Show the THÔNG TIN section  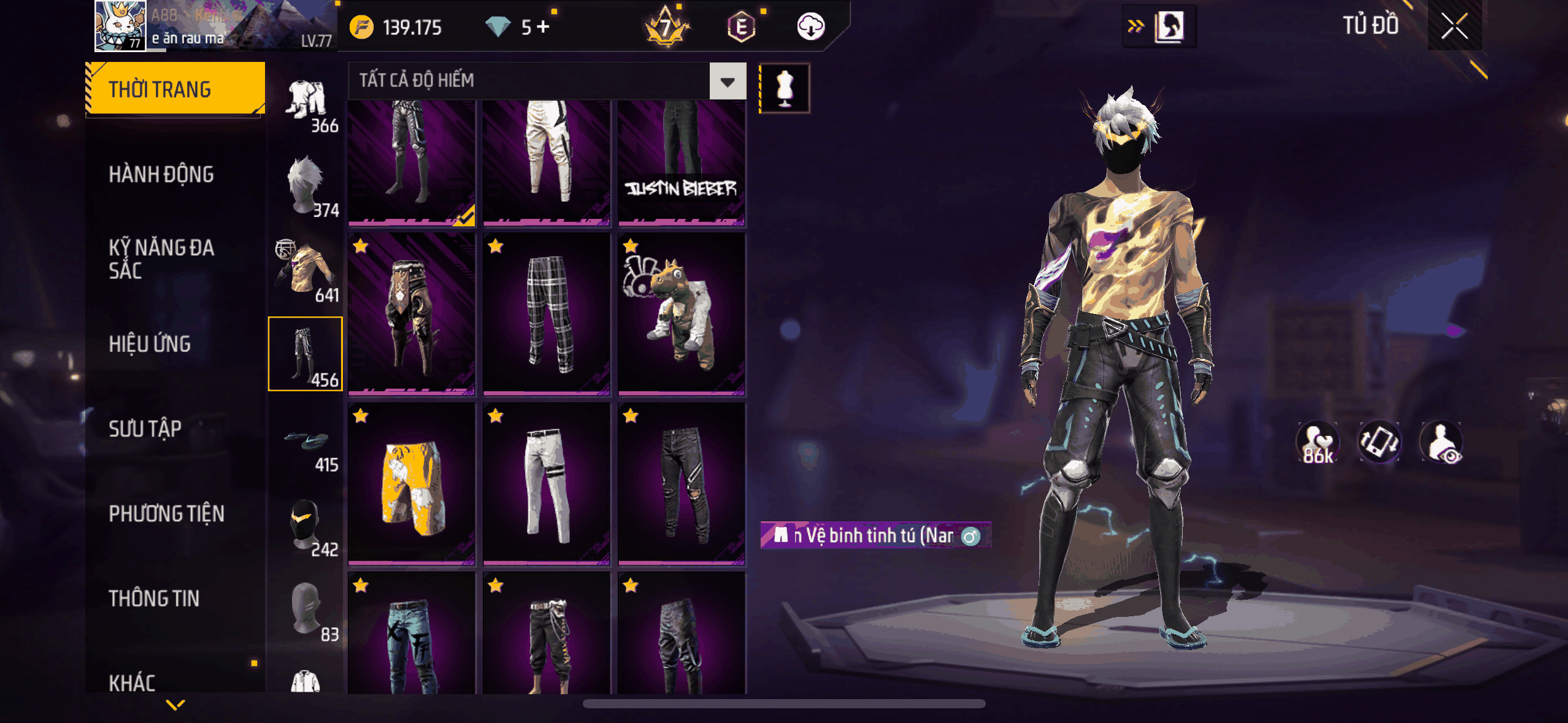tap(154, 598)
